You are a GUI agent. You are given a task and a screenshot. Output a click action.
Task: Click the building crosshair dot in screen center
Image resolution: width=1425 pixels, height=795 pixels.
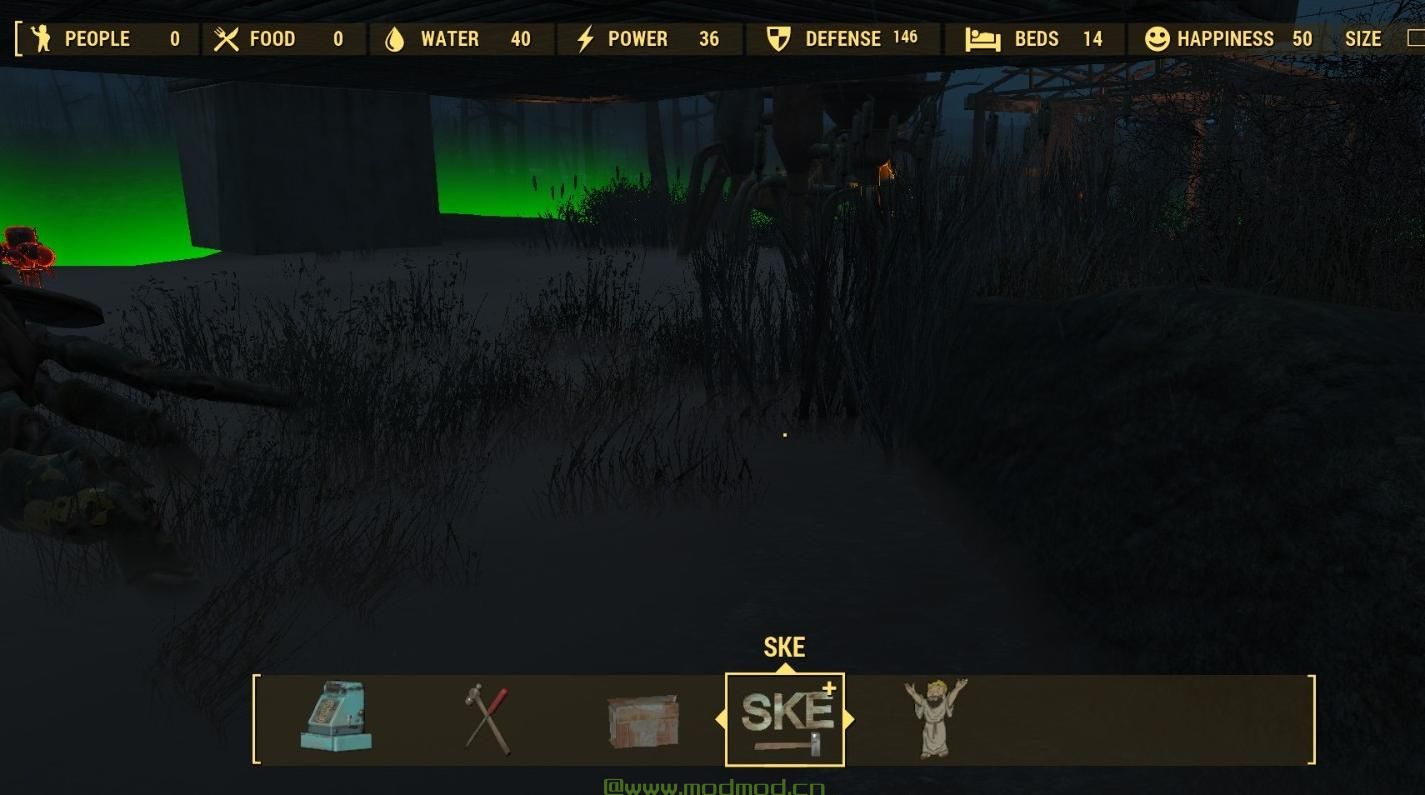785,433
